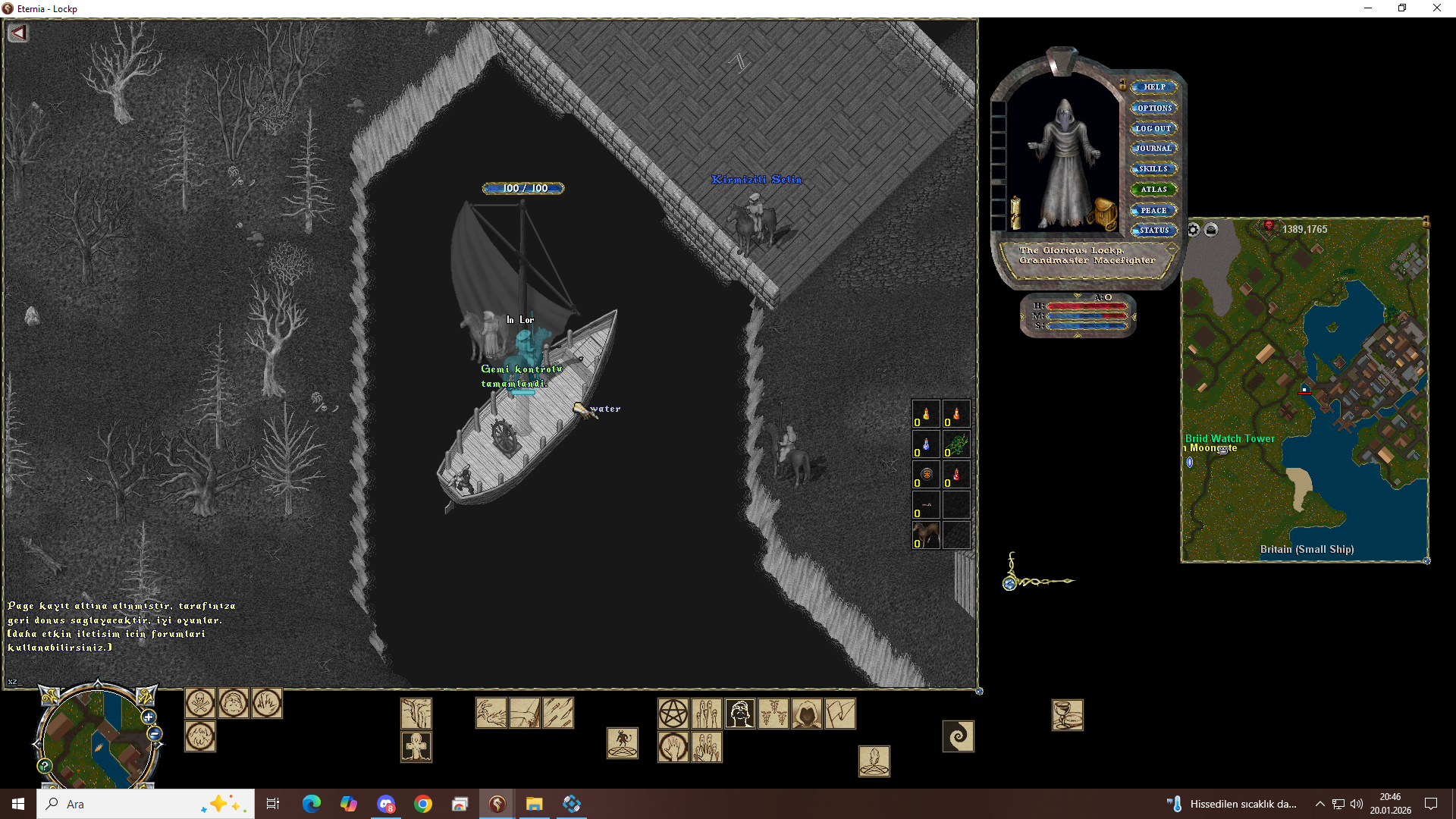The height and width of the screenshot is (819, 1456).
Task: Open the ATLAS window
Action: 1156,189
